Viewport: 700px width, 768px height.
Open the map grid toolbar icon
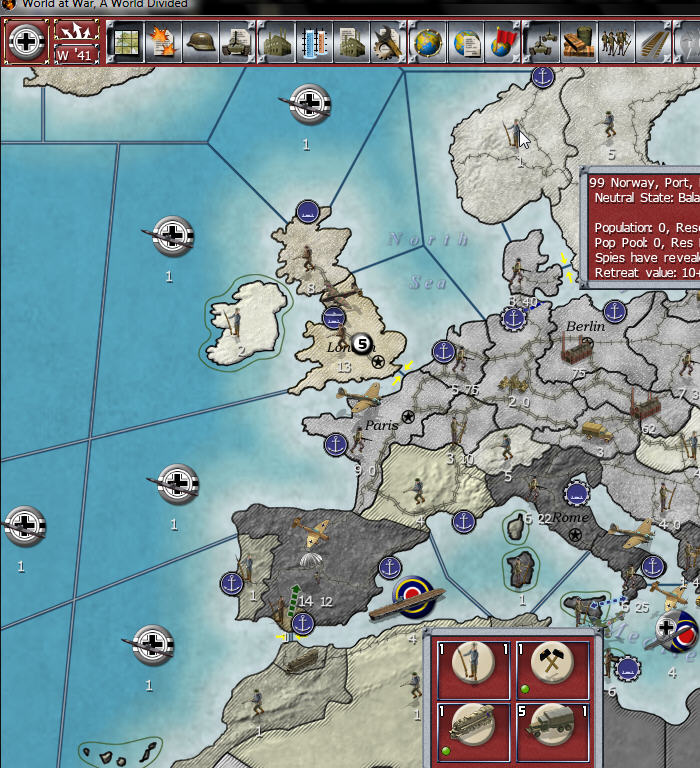[x=126, y=42]
